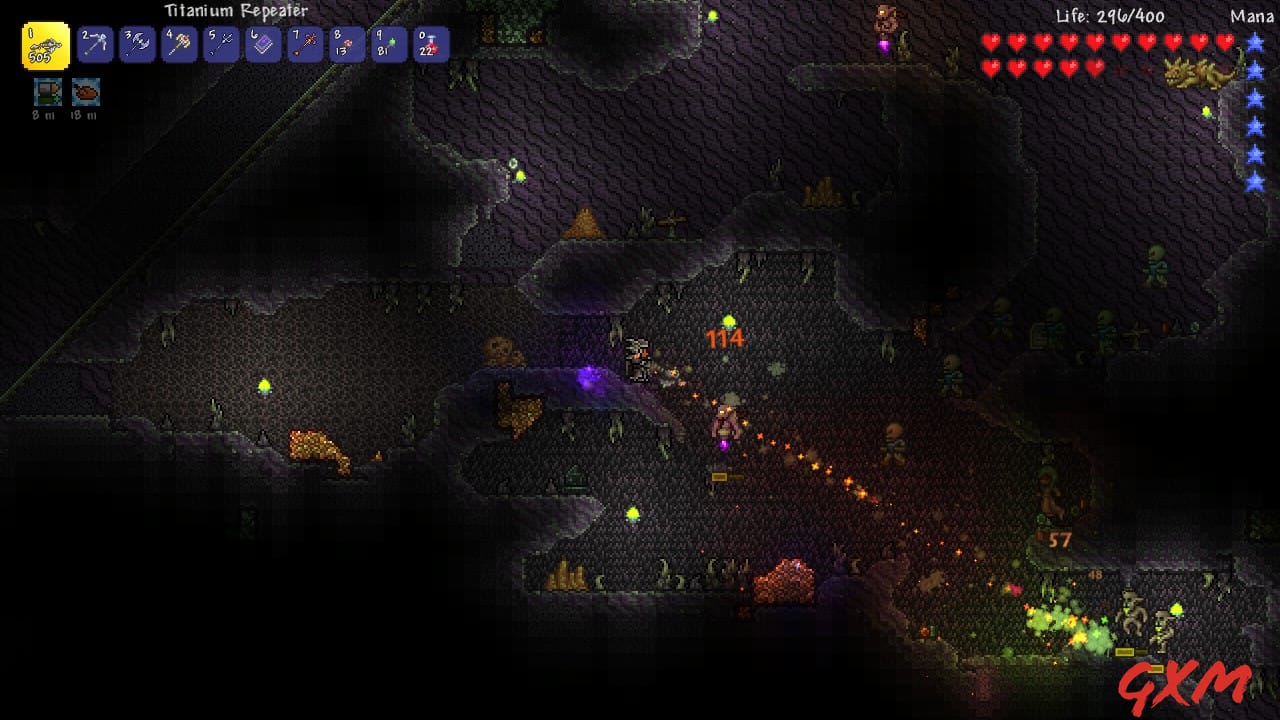Viewport: 1280px width, 720px height.
Task: Select the axe in hotbar slot 3
Action: 138,45
